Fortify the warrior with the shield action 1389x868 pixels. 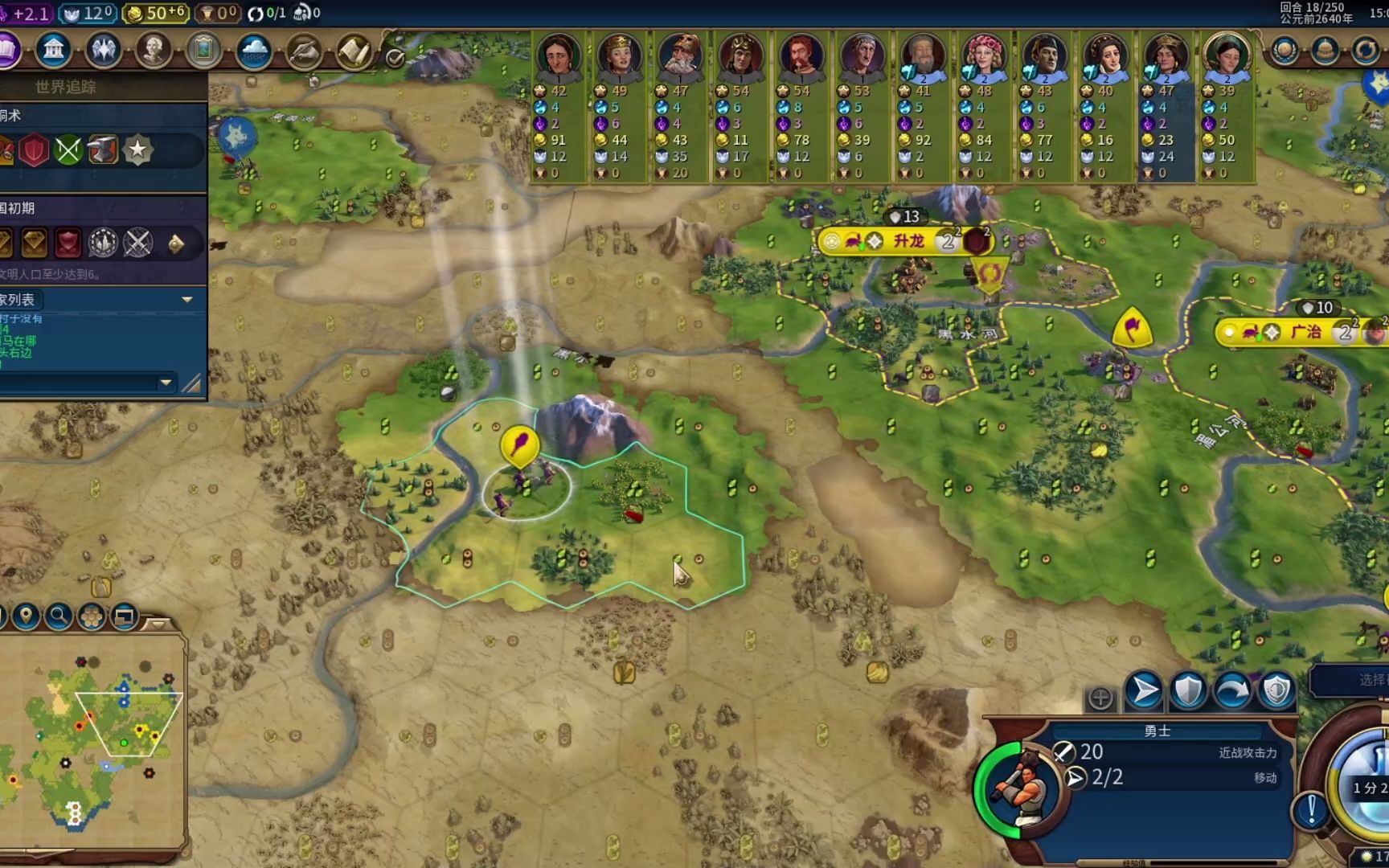1187,690
